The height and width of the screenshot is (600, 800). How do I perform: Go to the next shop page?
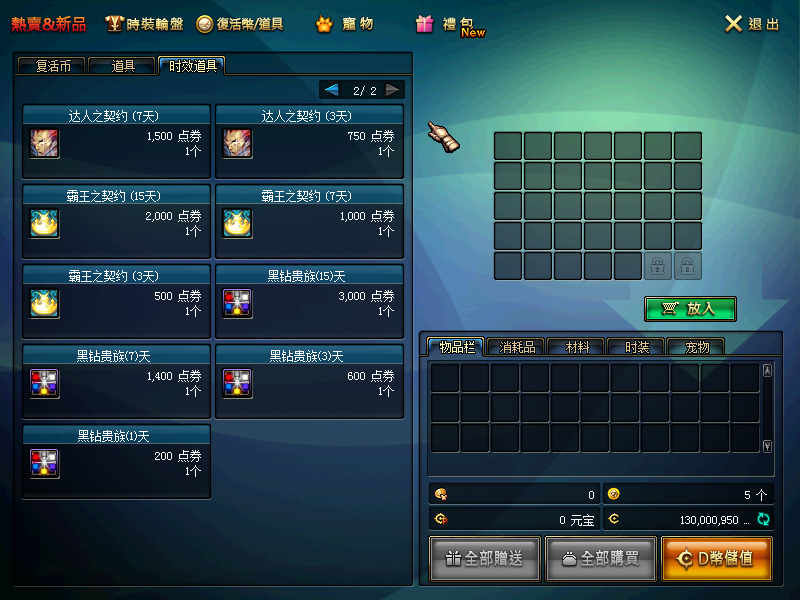[392, 90]
